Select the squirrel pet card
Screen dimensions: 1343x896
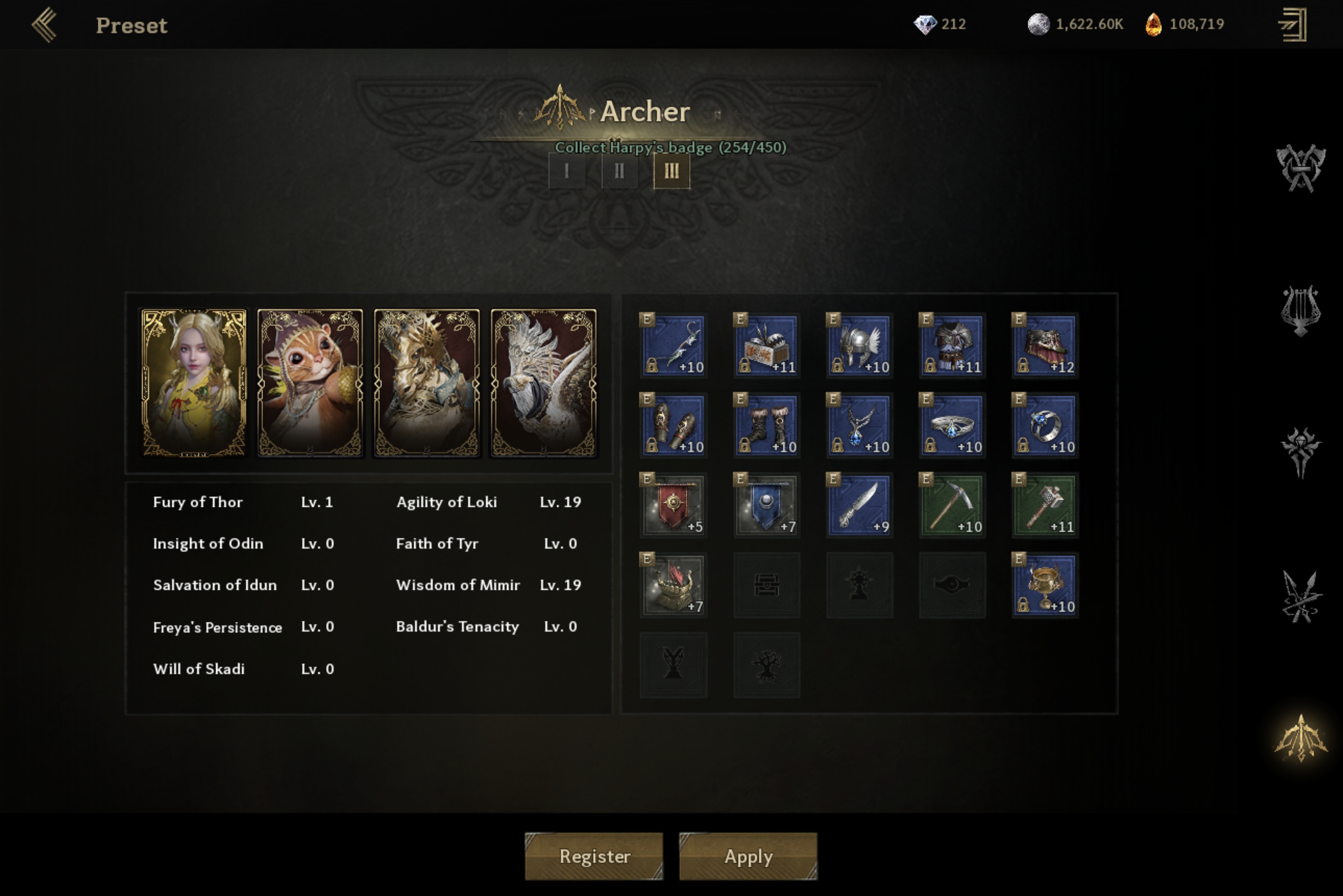coord(310,383)
